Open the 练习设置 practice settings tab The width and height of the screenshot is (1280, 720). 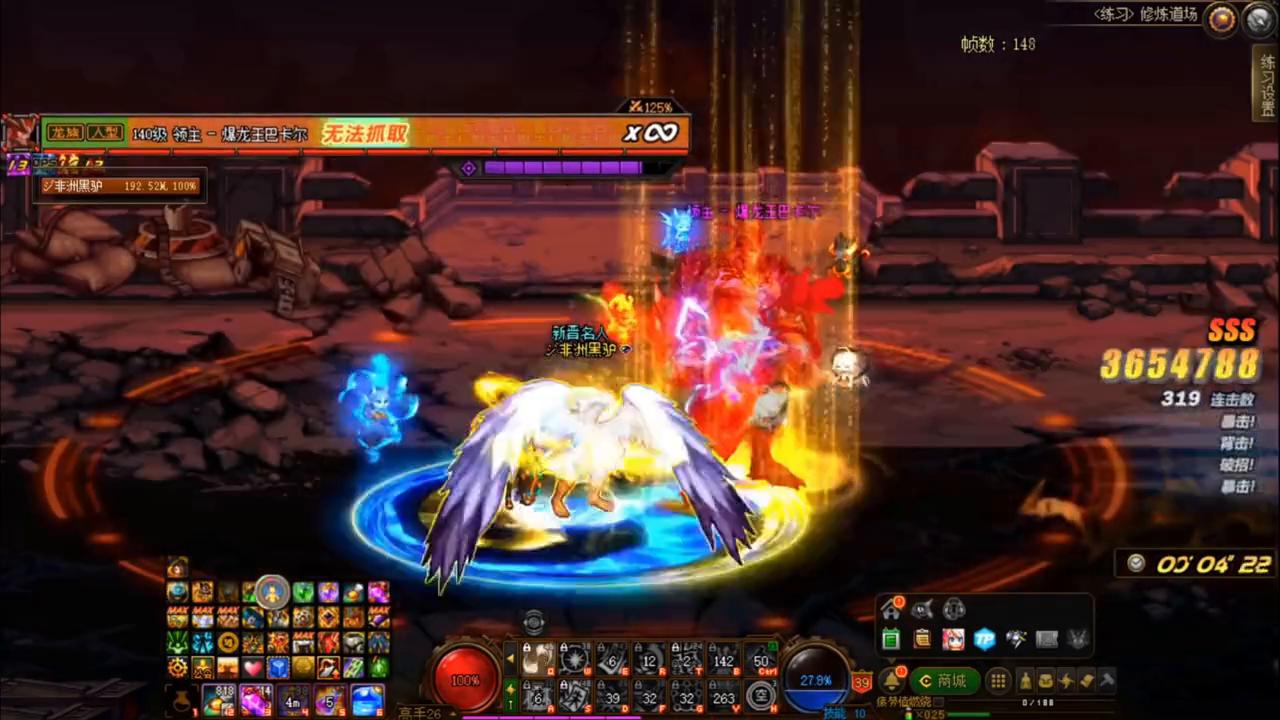coord(1266,83)
